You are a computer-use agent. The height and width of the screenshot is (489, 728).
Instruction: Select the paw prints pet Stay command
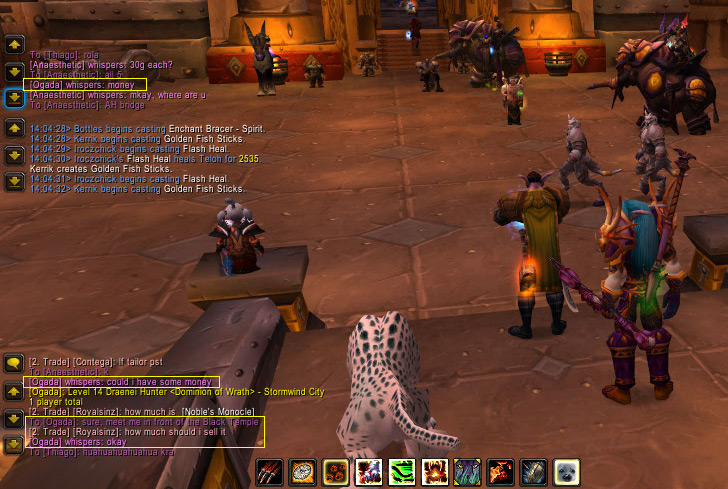[336, 472]
